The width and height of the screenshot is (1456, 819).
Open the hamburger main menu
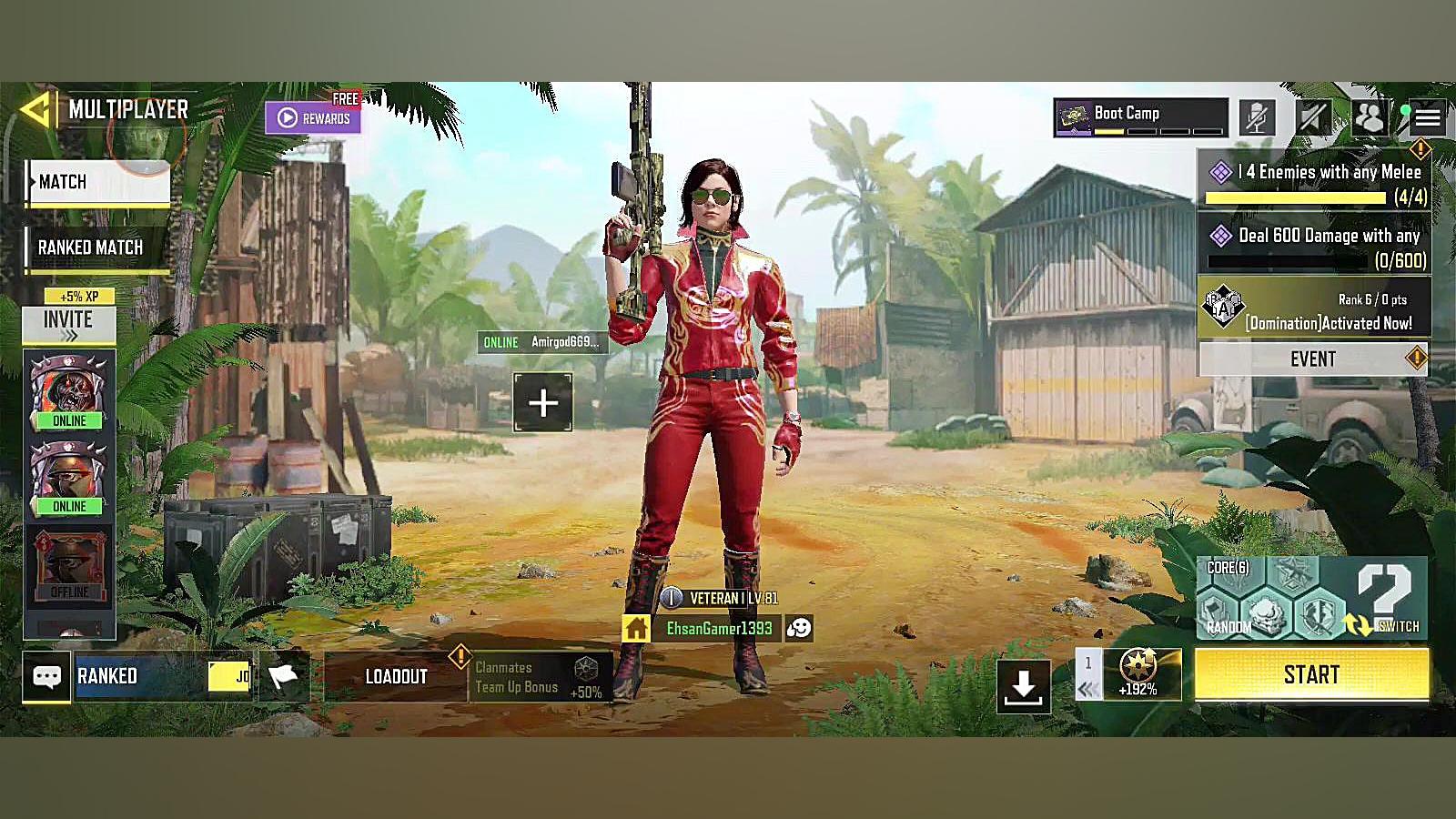(1428, 117)
